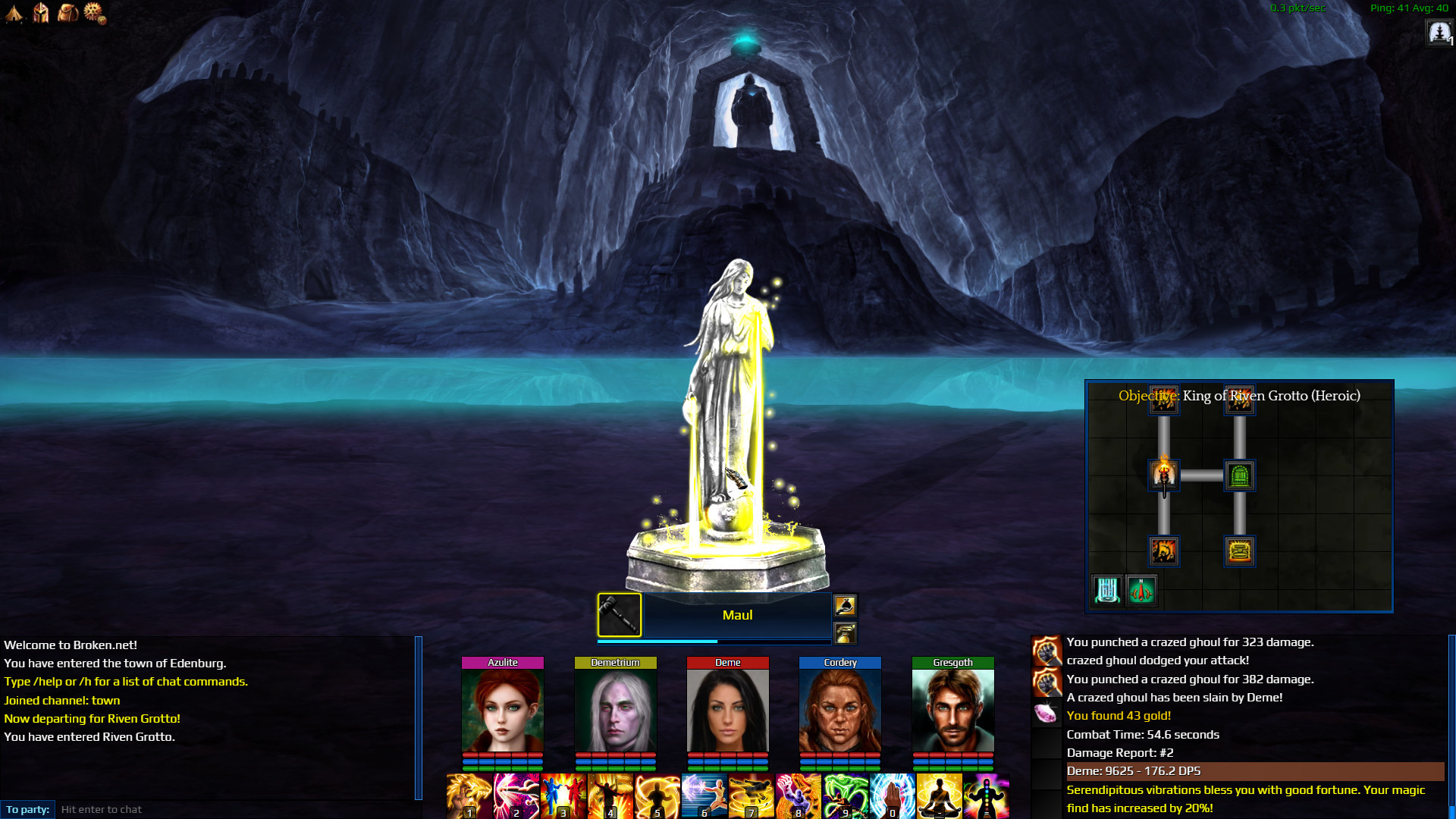Use the golden meditation skill
The height and width of the screenshot is (819, 1456).
coord(939,796)
